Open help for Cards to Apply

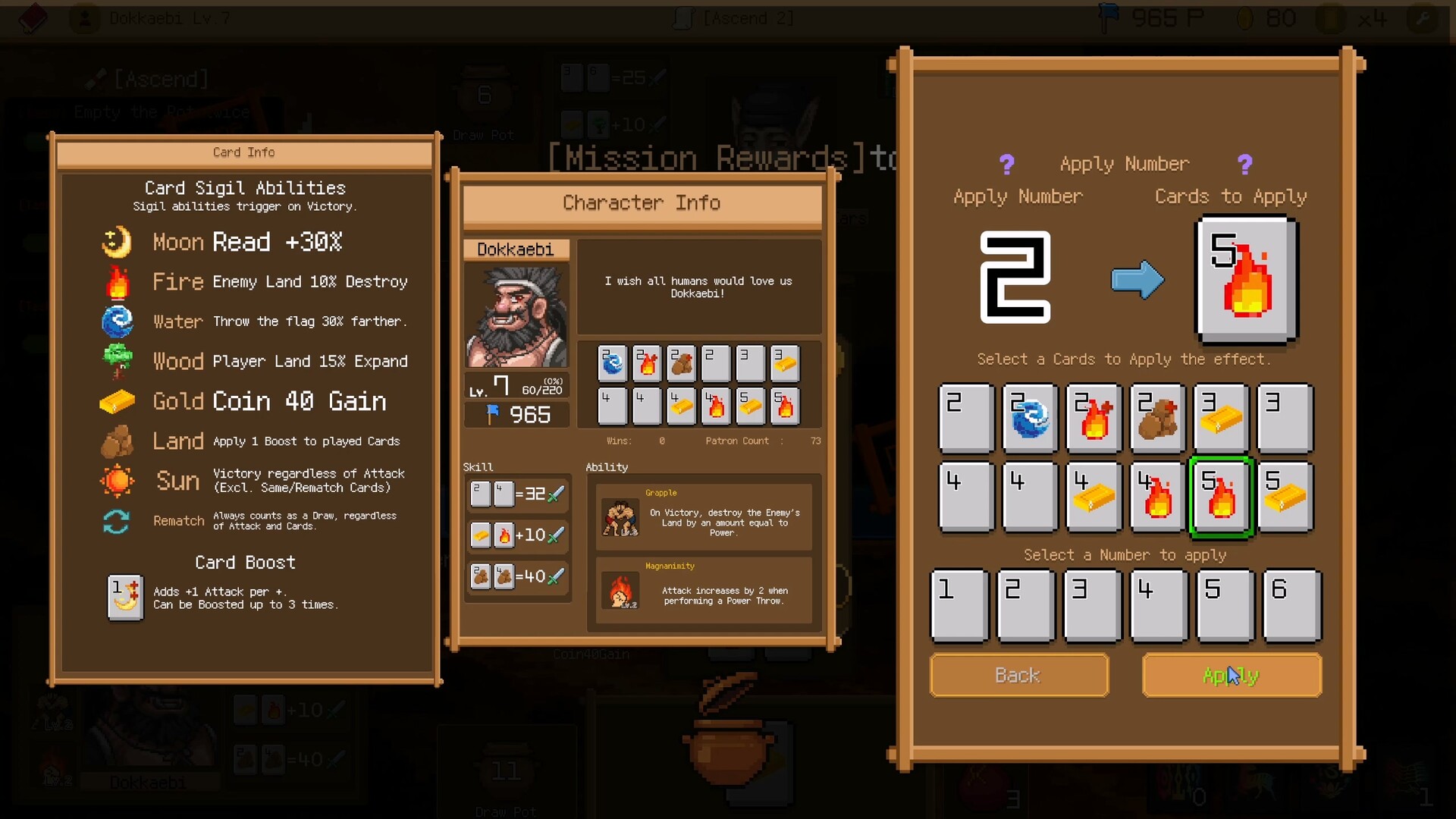point(1244,165)
